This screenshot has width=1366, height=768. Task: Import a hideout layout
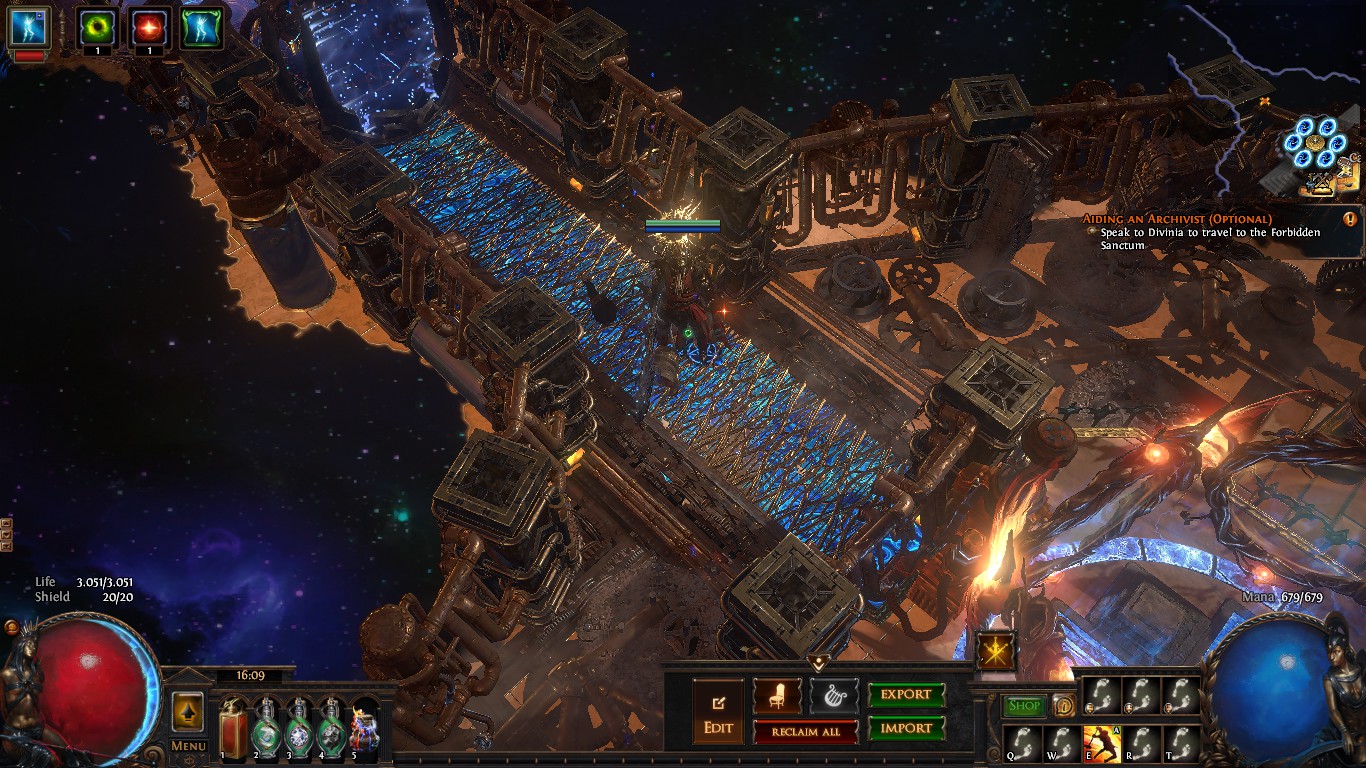pyautogui.click(x=906, y=729)
